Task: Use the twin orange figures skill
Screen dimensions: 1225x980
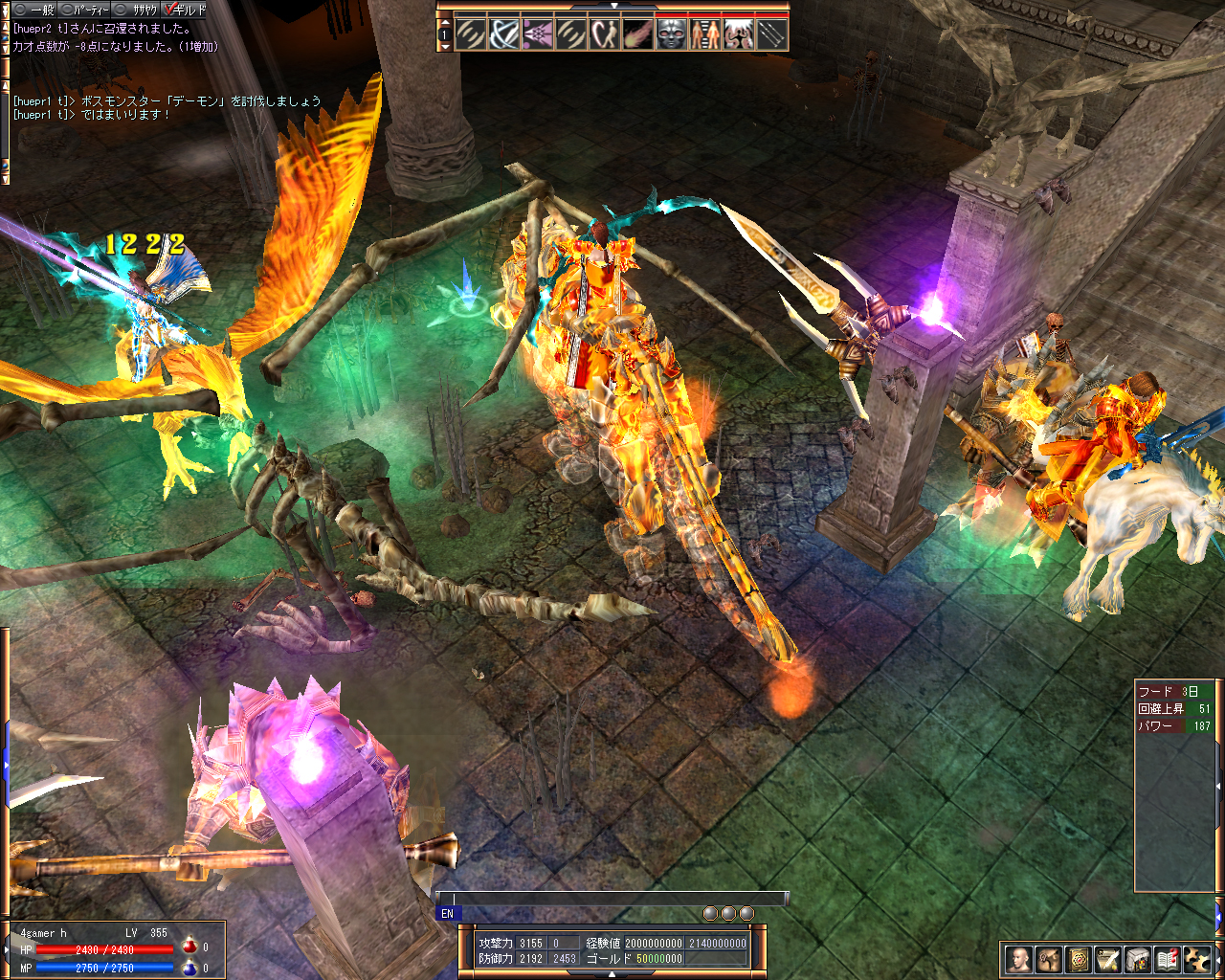Action: click(705, 35)
